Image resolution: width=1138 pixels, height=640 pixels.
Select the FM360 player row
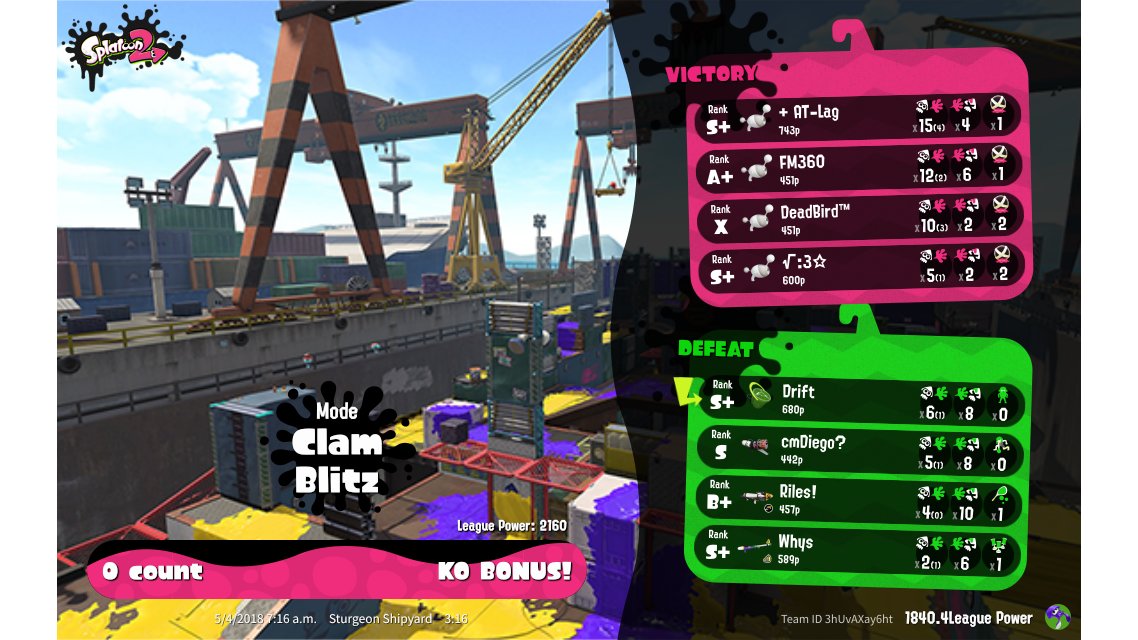tap(858, 166)
